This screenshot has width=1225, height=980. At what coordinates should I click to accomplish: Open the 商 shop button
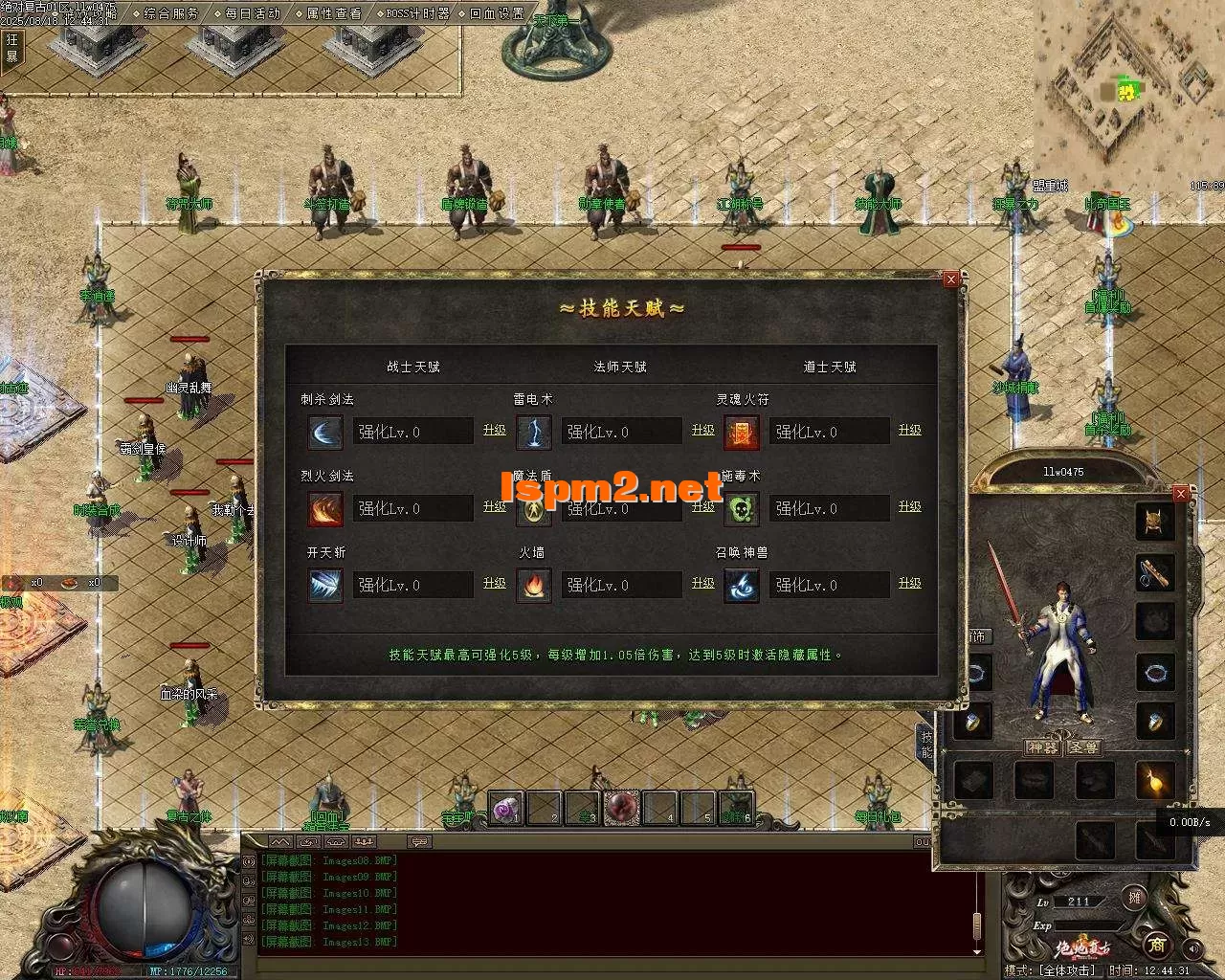click(x=1156, y=945)
